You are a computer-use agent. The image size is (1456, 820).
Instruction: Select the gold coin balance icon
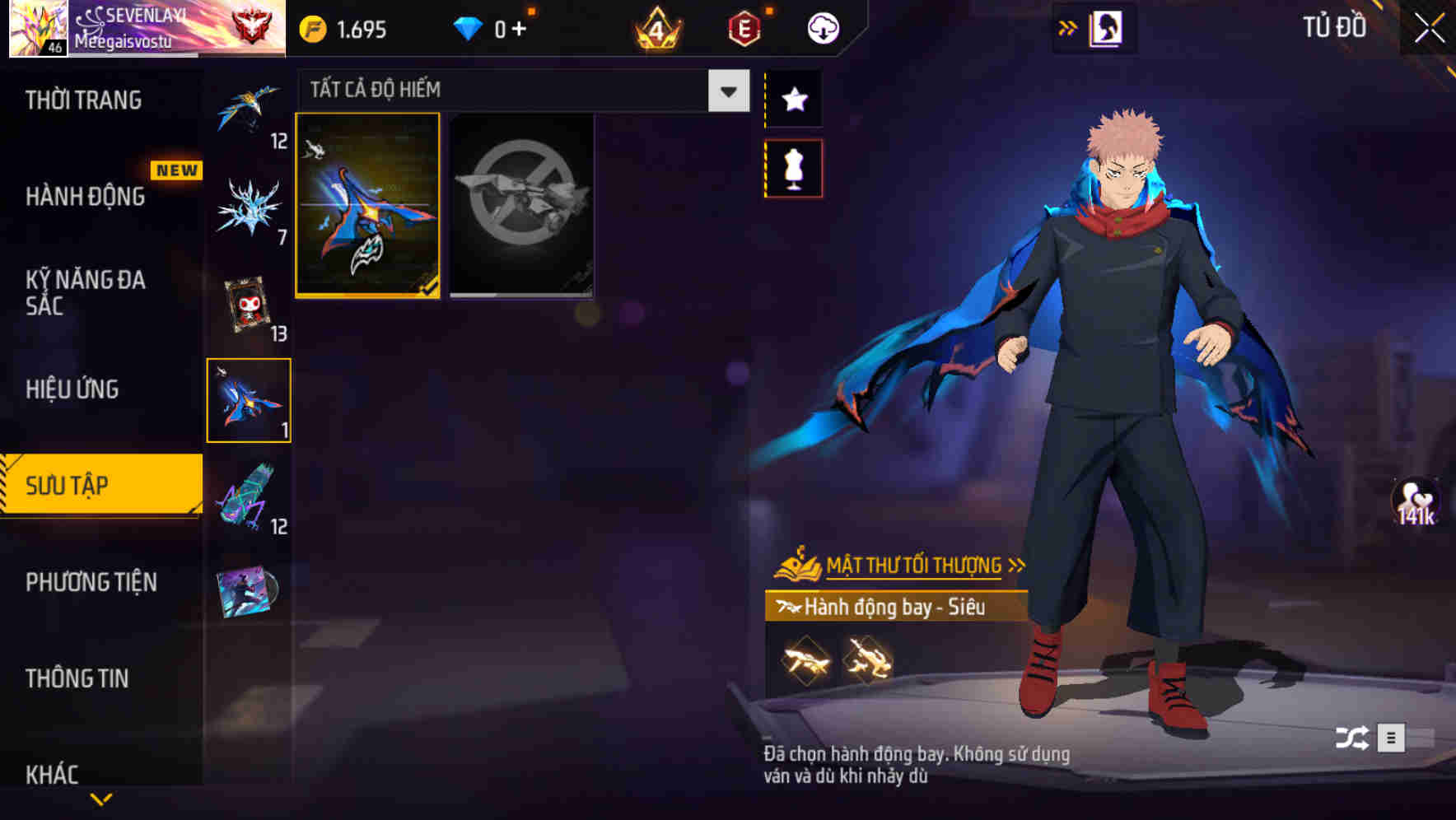pyautogui.click(x=311, y=27)
